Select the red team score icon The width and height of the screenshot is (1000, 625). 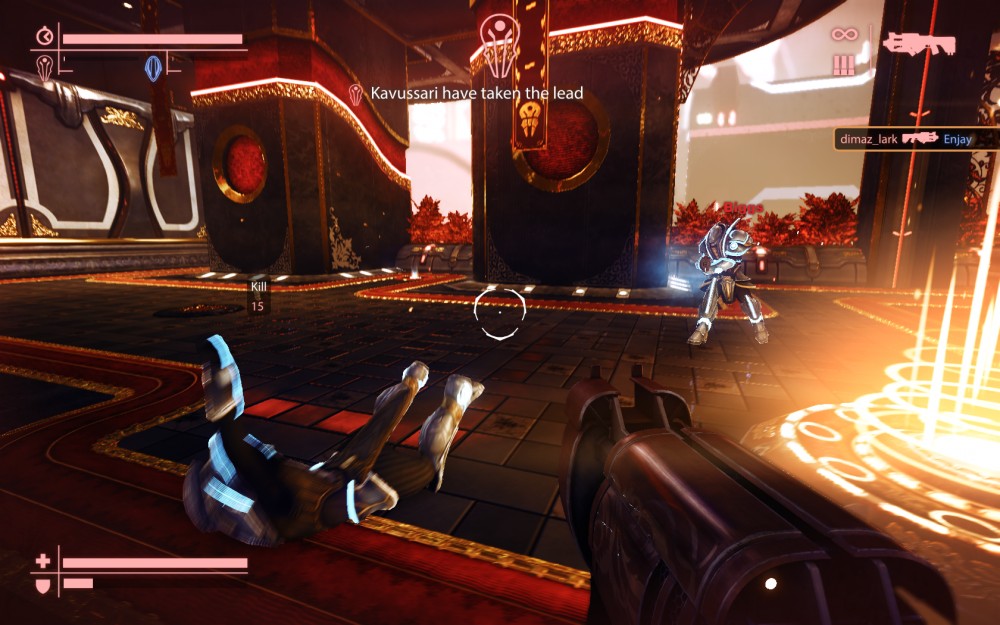point(44,67)
